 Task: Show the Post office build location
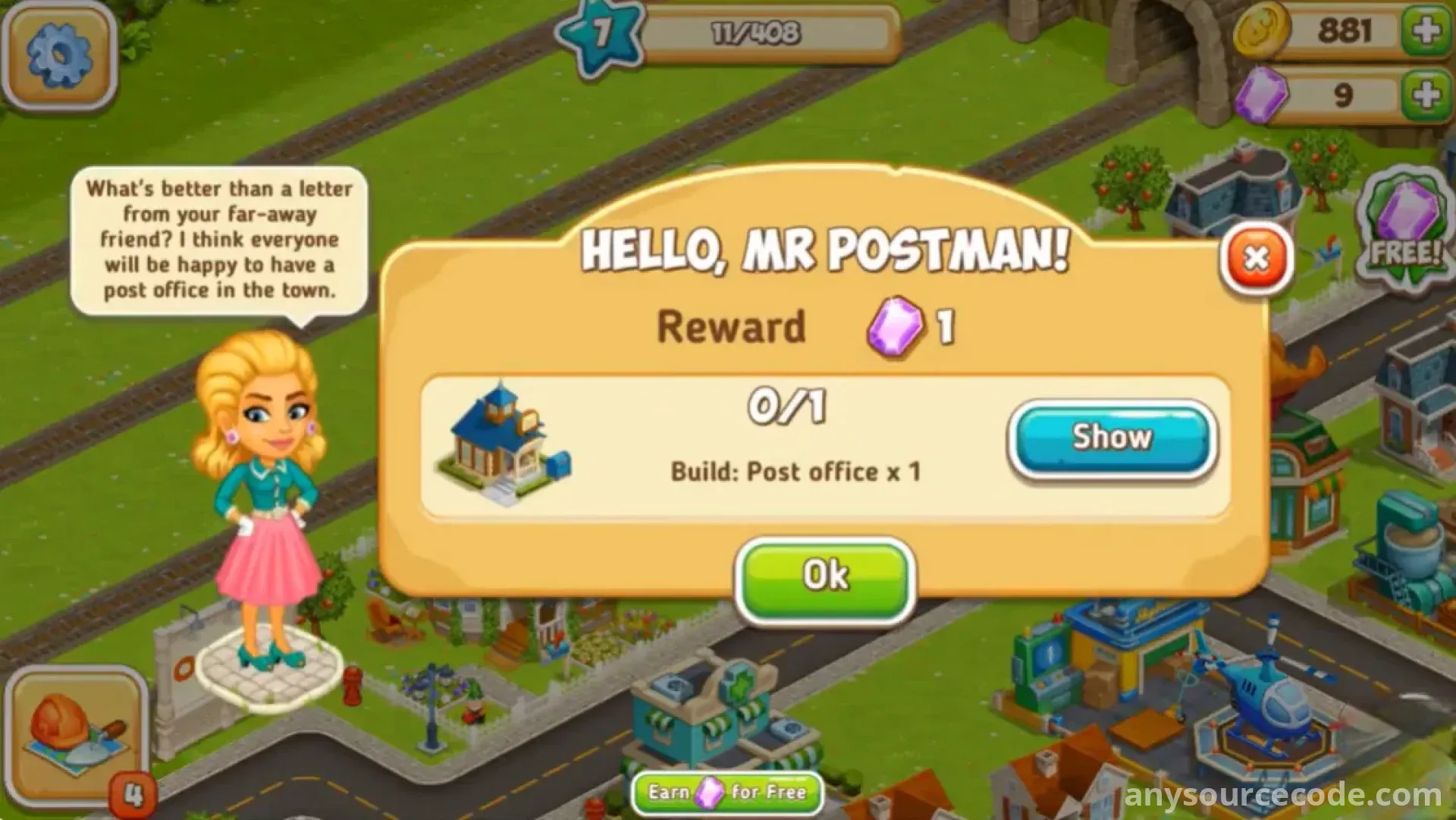point(1112,439)
